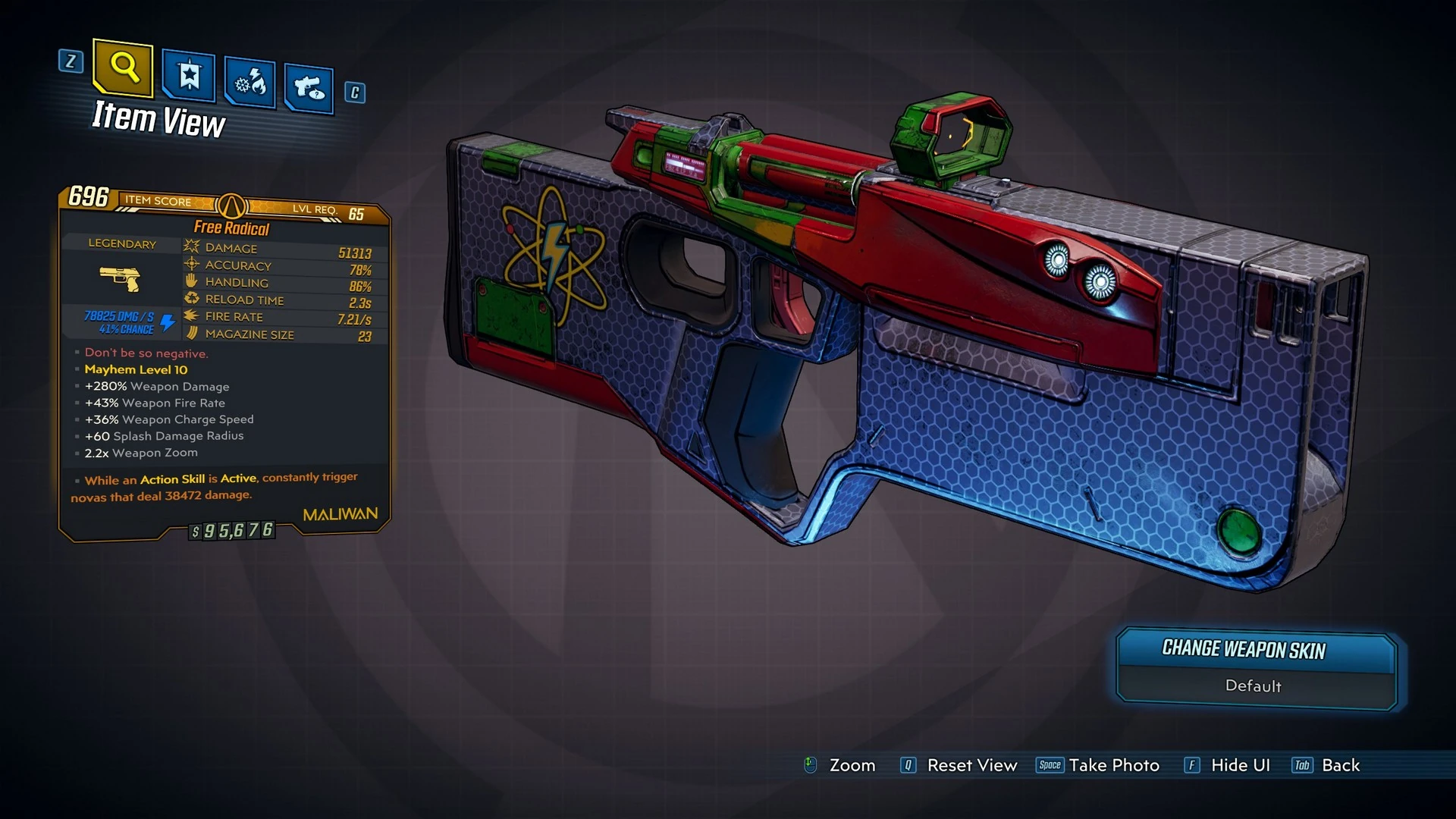
Task: Select the magnifying glass Item View tab
Action: click(123, 68)
